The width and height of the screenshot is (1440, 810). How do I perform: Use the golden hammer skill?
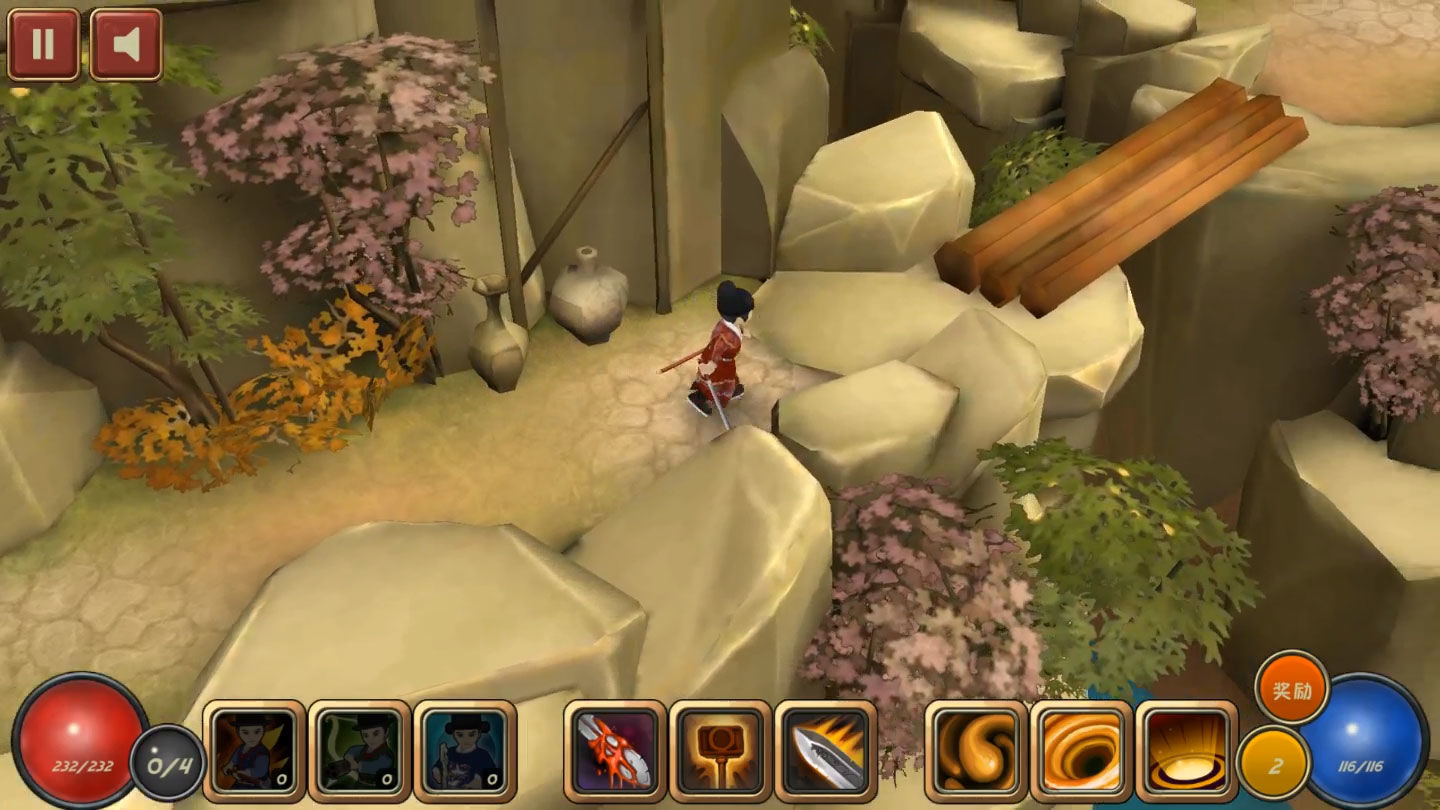(720, 751)
